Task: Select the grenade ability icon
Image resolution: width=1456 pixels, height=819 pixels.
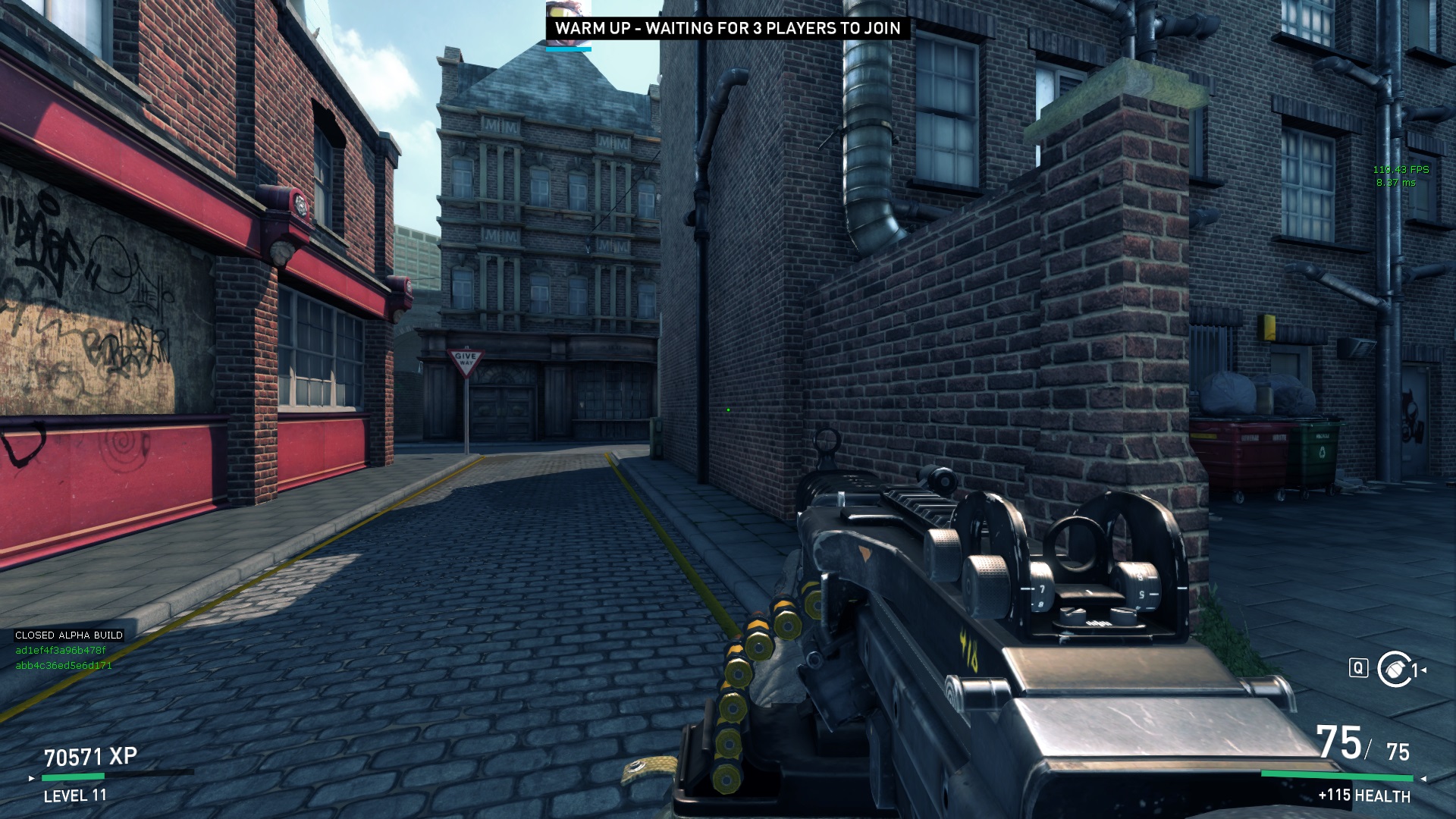Action: click(1394, 669)
